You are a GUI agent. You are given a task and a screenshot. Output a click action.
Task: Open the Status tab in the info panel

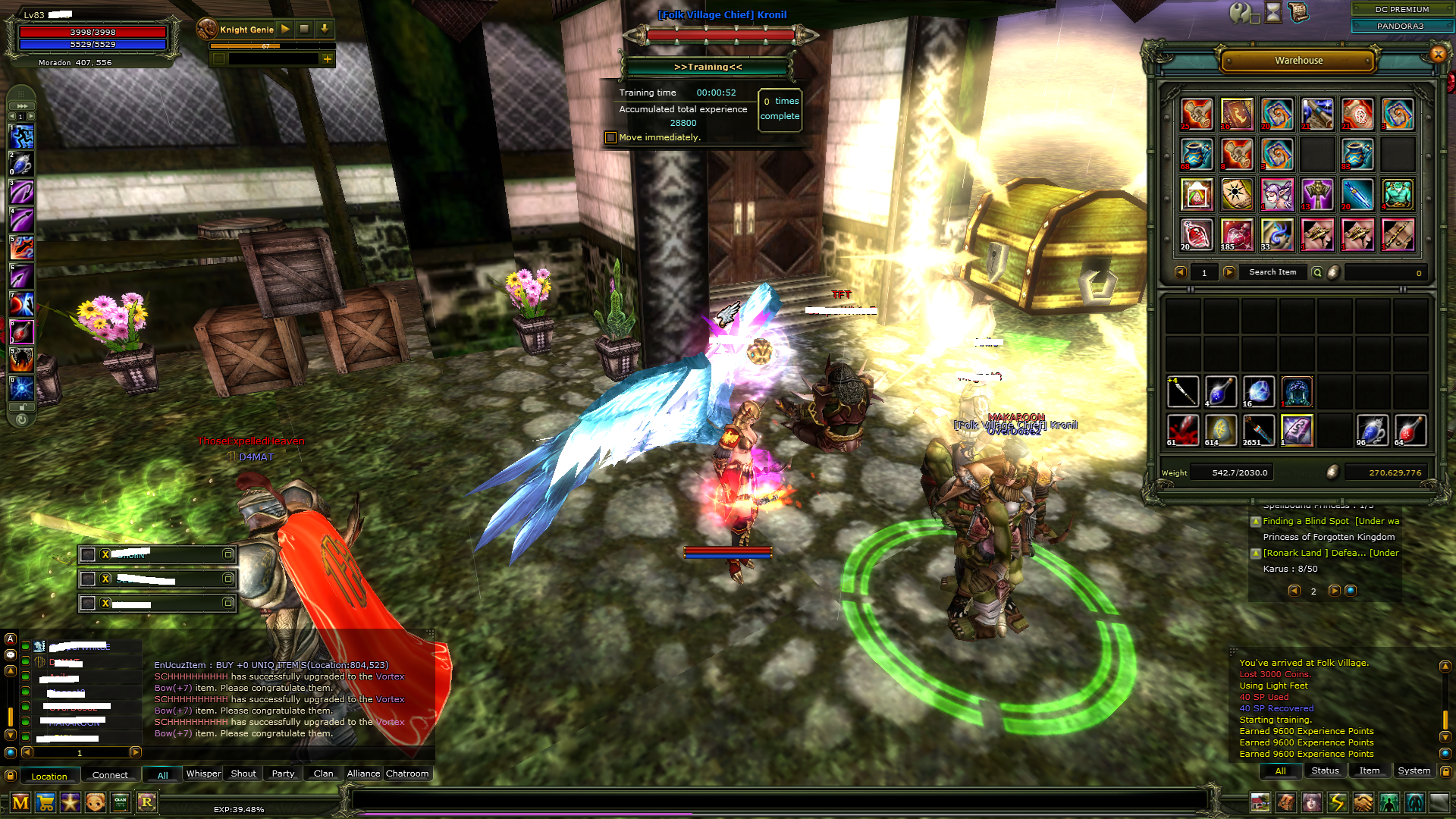pyautogui.click(x=1324, y=770)
